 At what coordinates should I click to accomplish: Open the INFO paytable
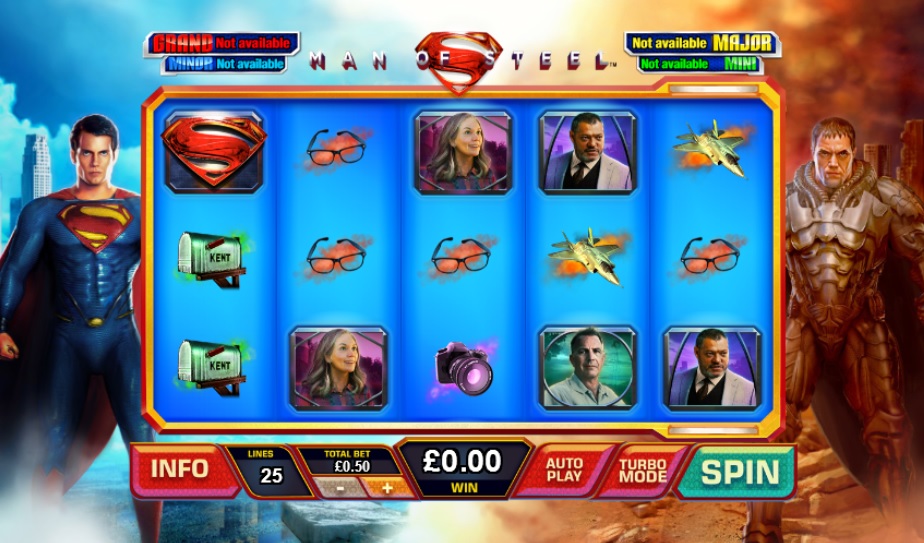point(180,468)
